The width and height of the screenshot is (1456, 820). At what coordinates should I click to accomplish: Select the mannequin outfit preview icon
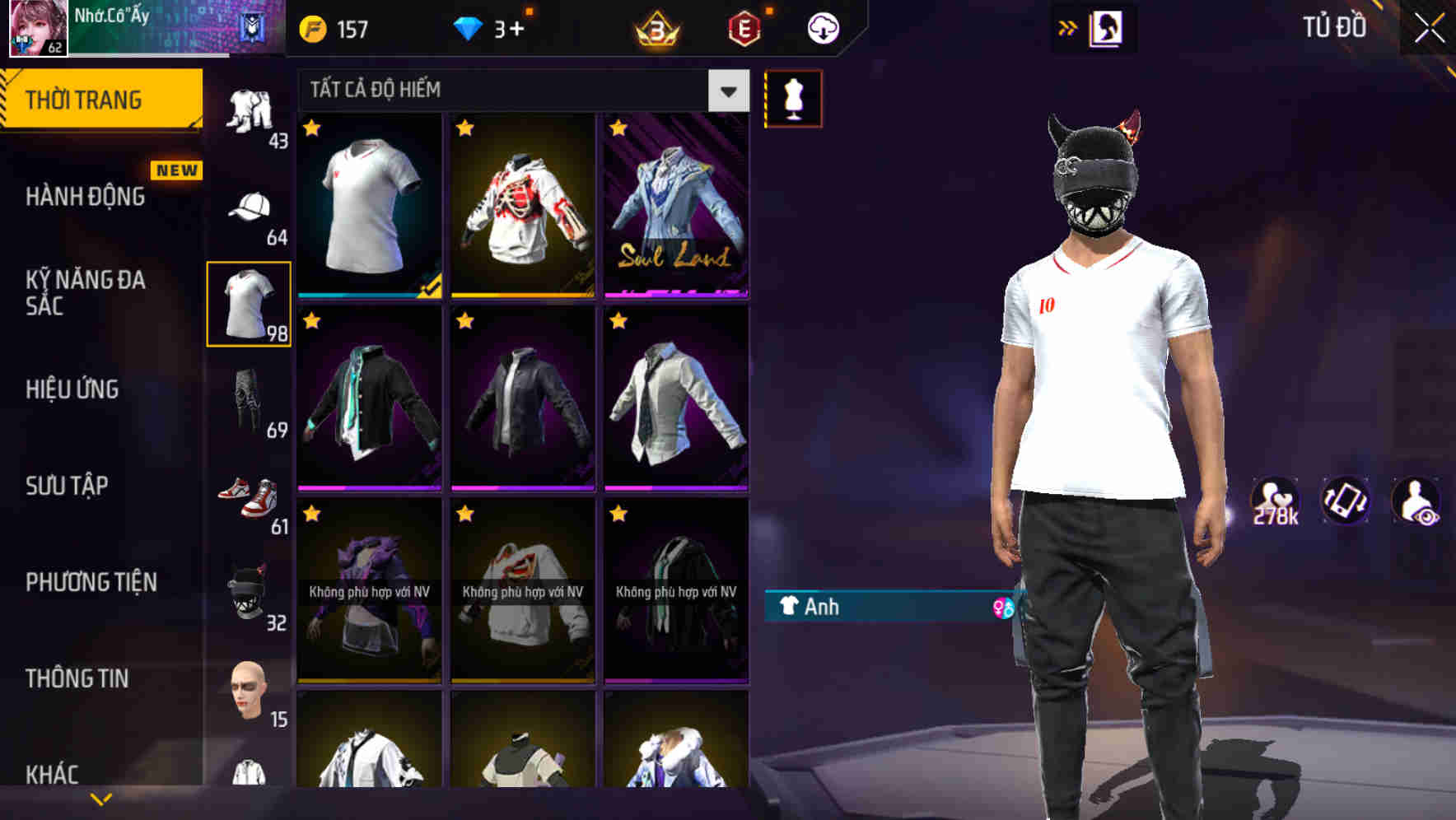(793, 97)
